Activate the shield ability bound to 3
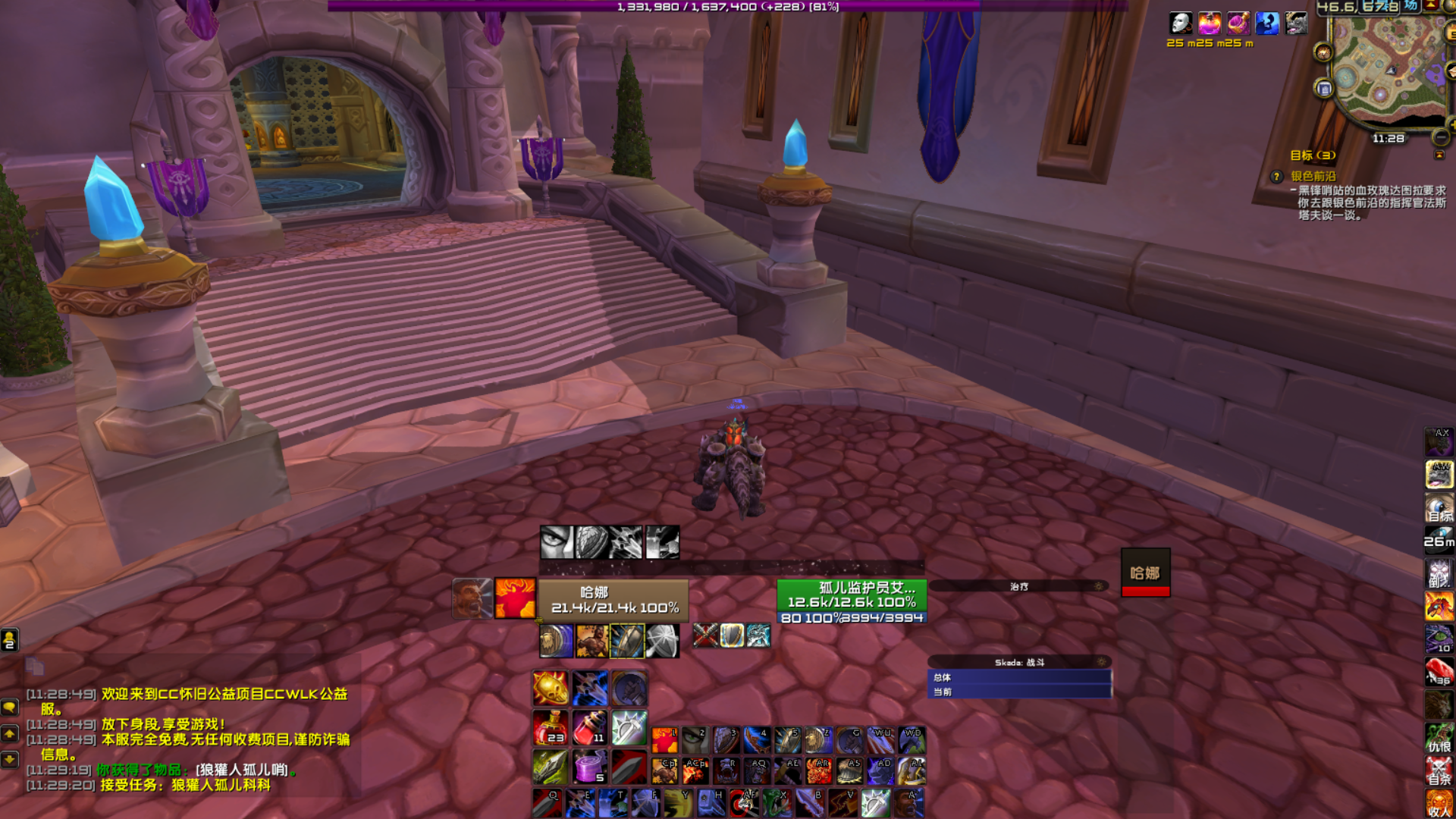 click(725, 739)
